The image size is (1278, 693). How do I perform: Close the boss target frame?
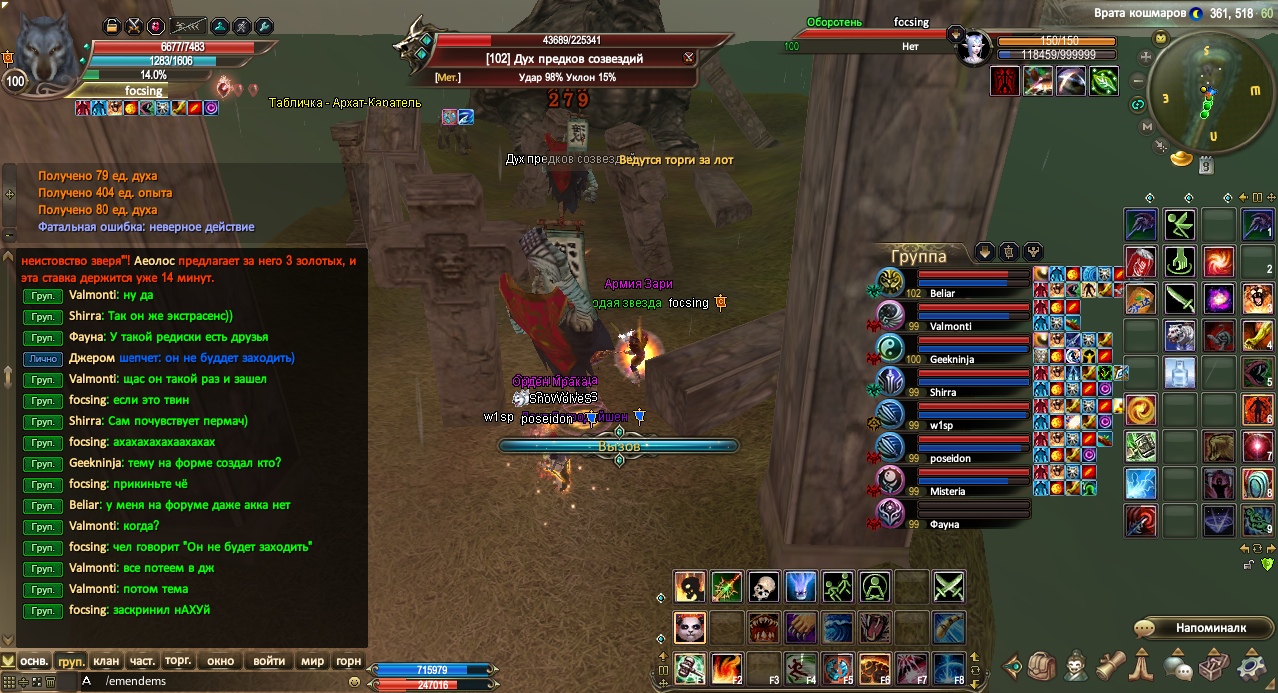pyautogui.click(x=689, y=58)
